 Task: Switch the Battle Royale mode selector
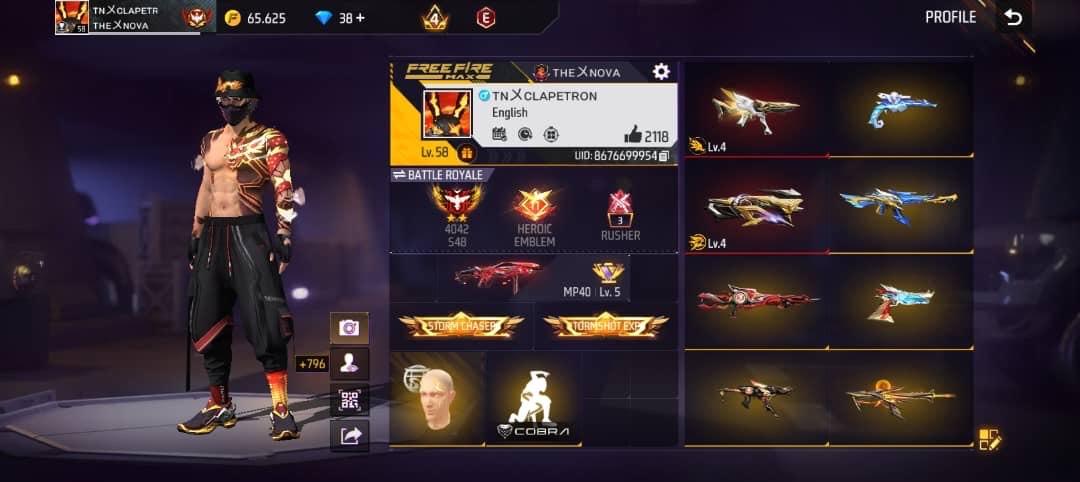[438, 175]
